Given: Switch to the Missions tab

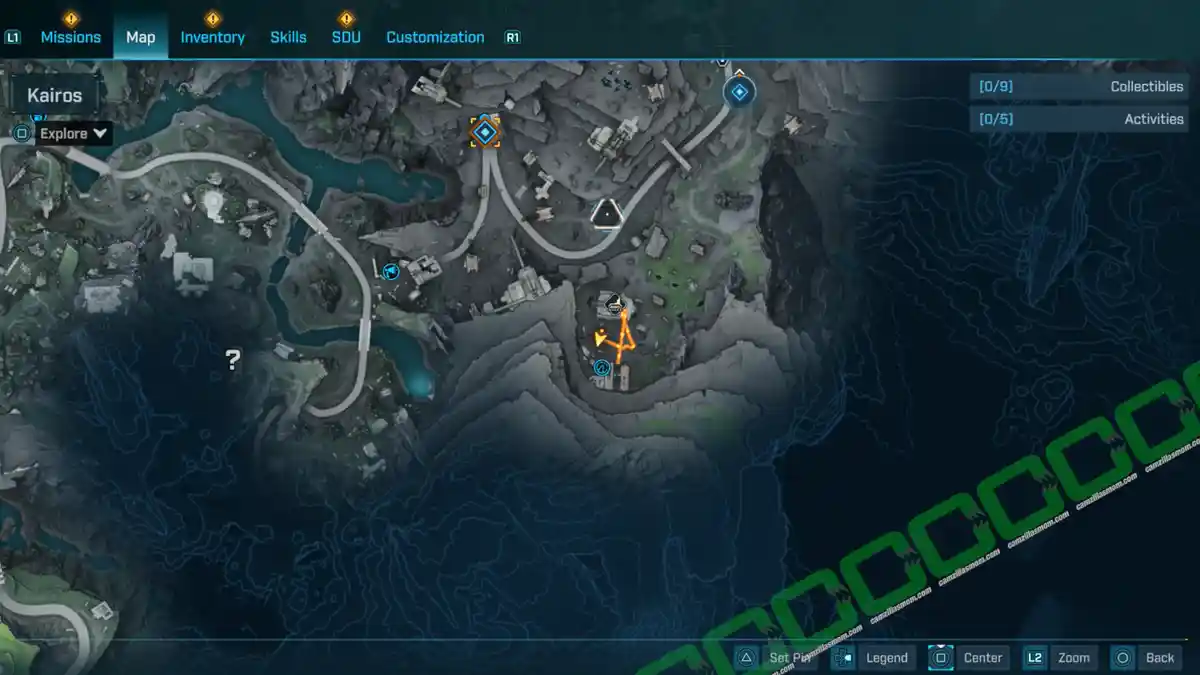Looking at the screenshot, I should pyautogui.click(x=70, y=37).
